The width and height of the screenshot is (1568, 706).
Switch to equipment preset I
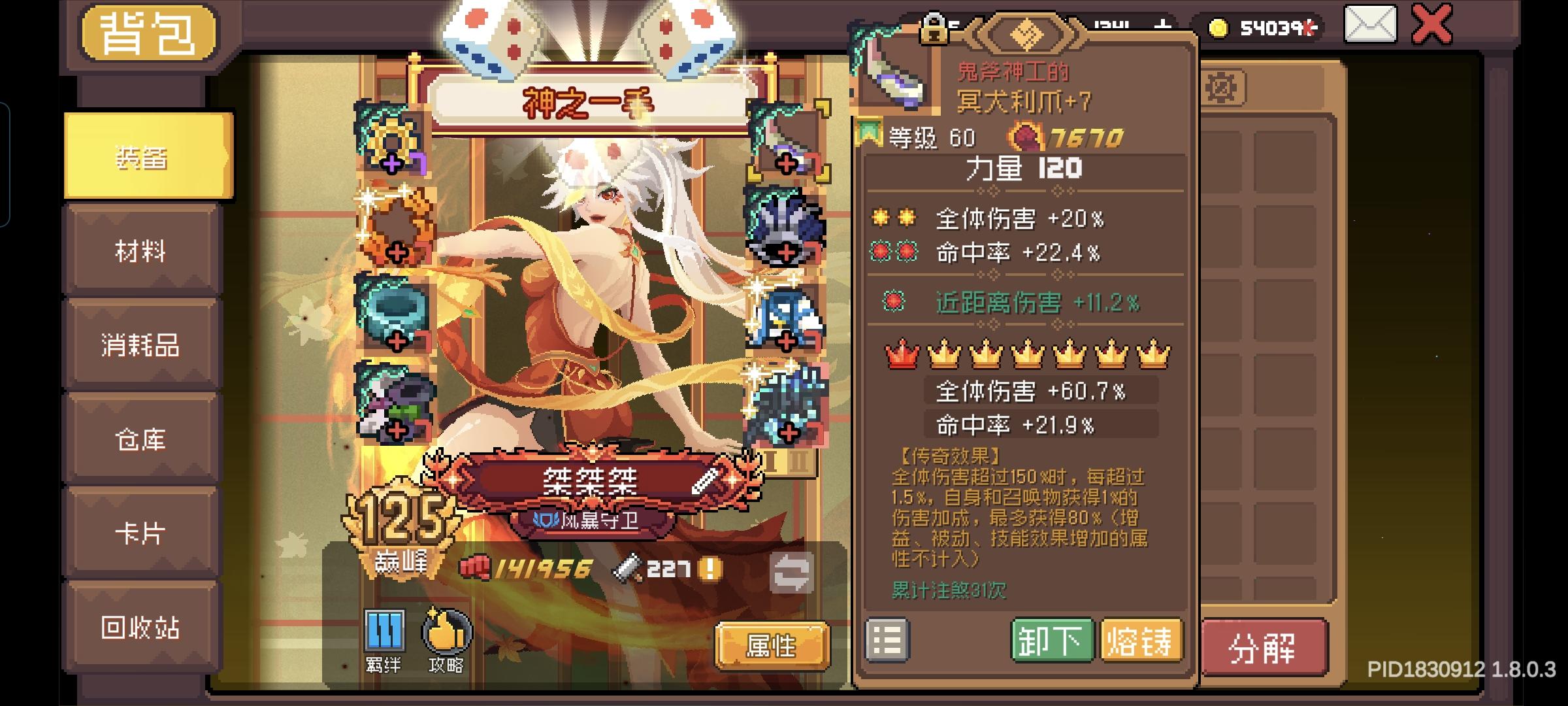pos(769,461)
